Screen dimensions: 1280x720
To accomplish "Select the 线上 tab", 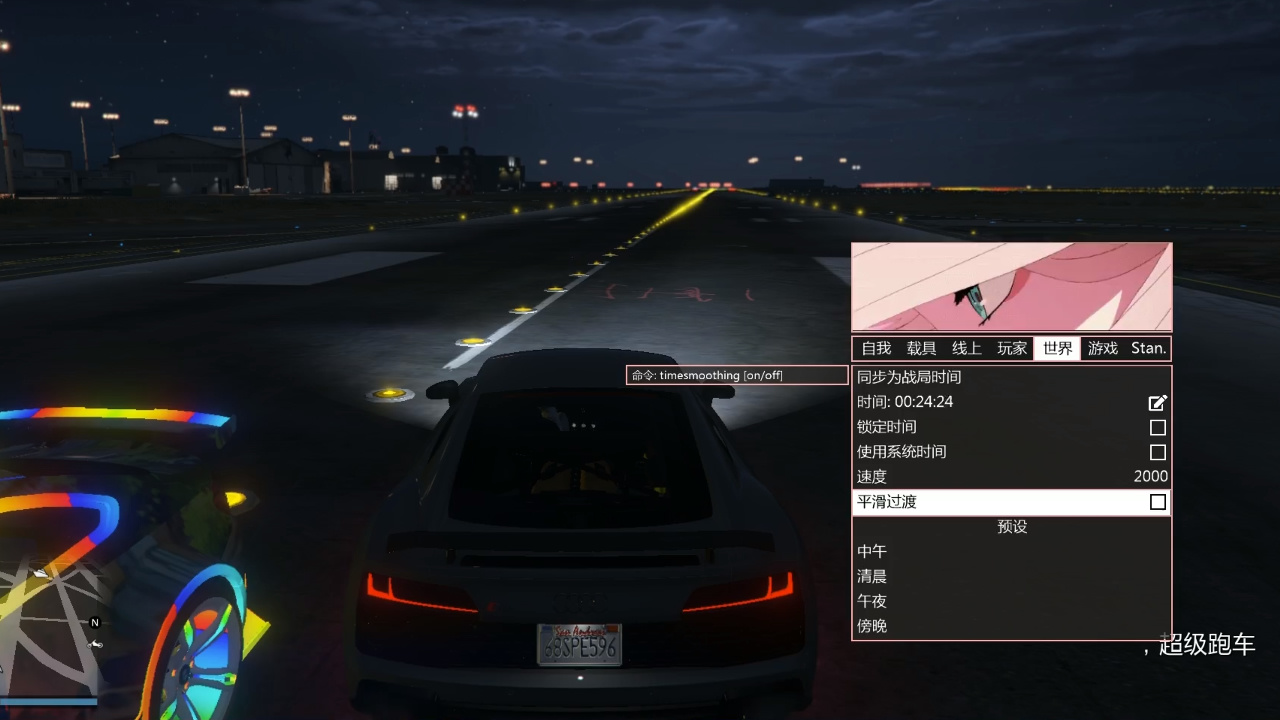I will [966, 348].
